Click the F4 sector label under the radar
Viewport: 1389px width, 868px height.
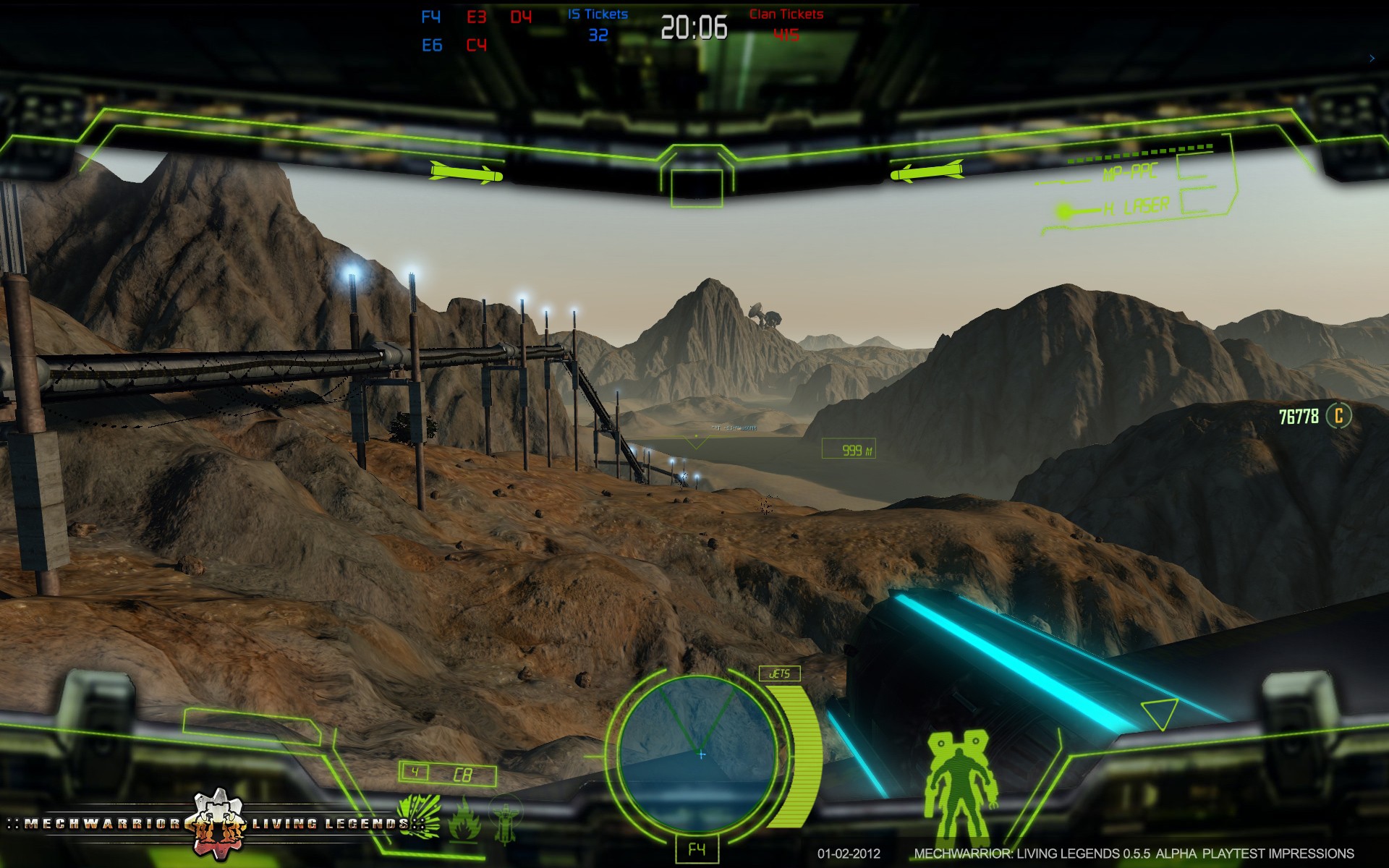(x=697, y=849)
